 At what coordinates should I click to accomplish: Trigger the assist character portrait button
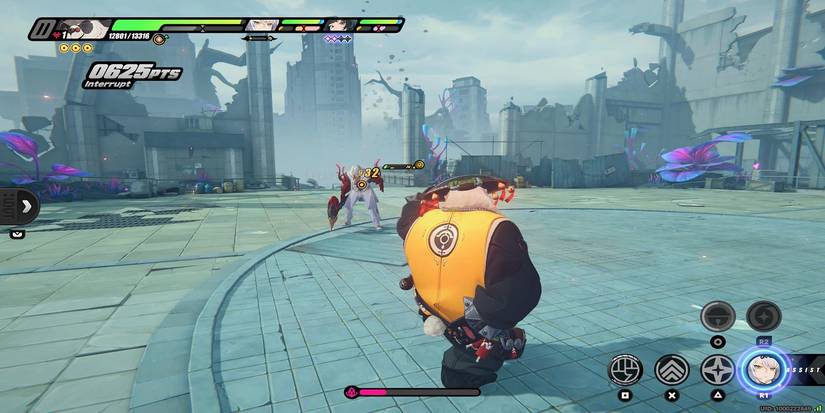pyautogui.click(x=764, y=370)
